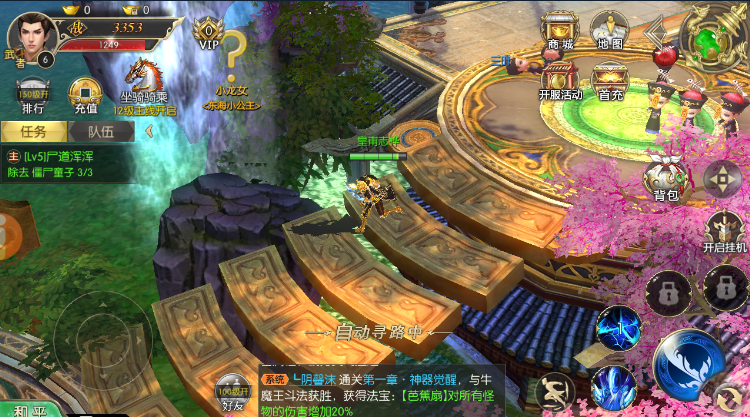
Task: Open the 排行 ranking icon
Action: (x=33, y=95)
